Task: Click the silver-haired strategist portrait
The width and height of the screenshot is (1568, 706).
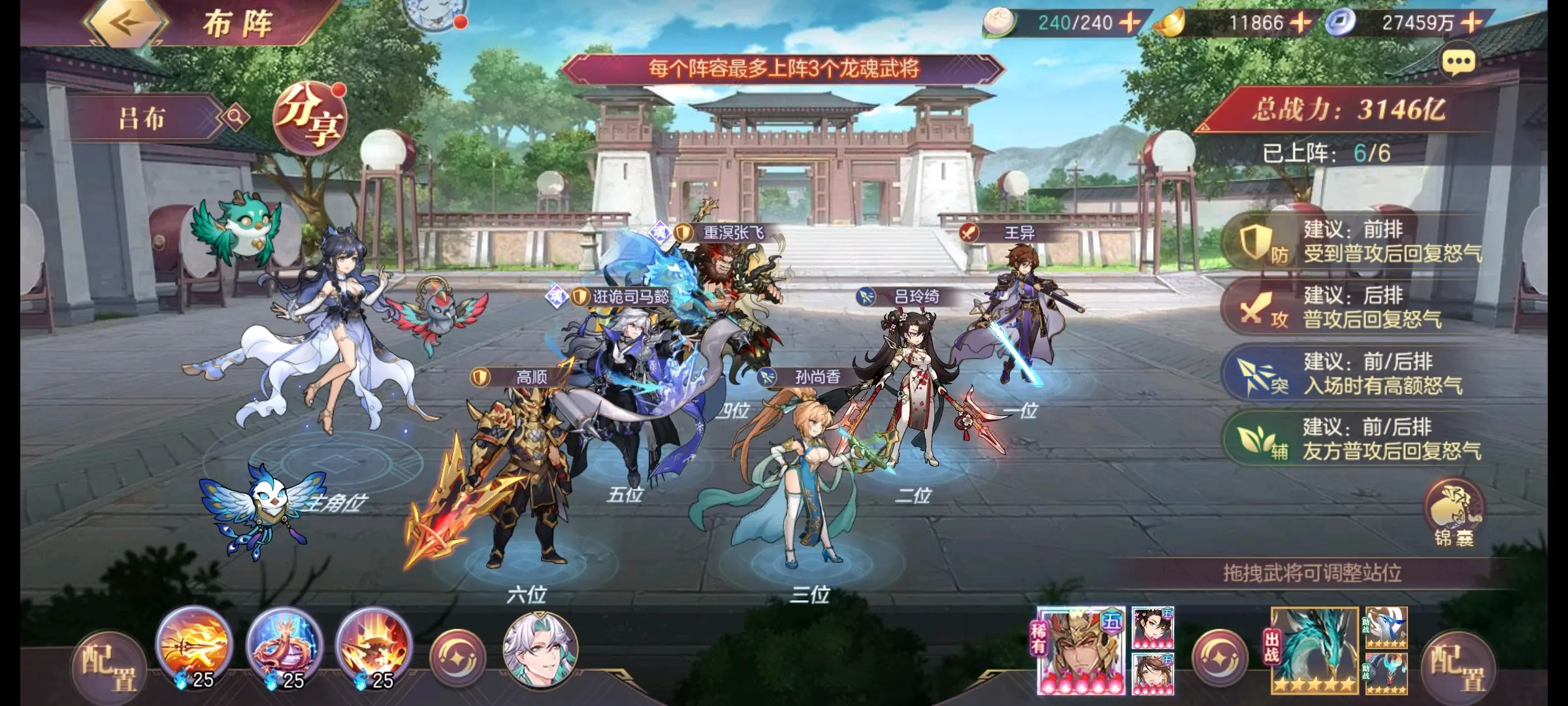Action: [540, 648]
